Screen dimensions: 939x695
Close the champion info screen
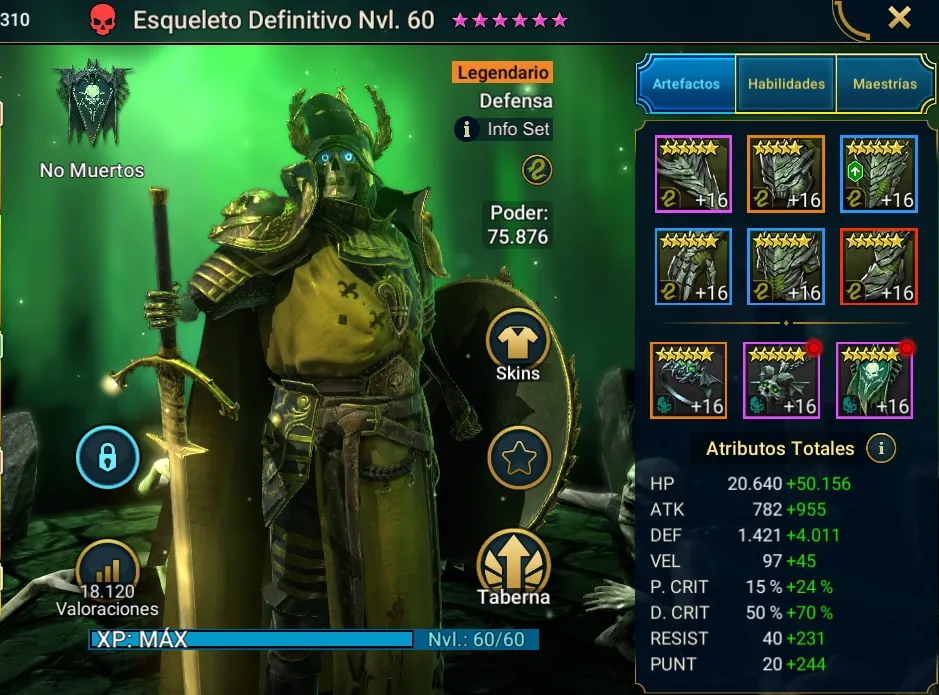tap(899, 17)
